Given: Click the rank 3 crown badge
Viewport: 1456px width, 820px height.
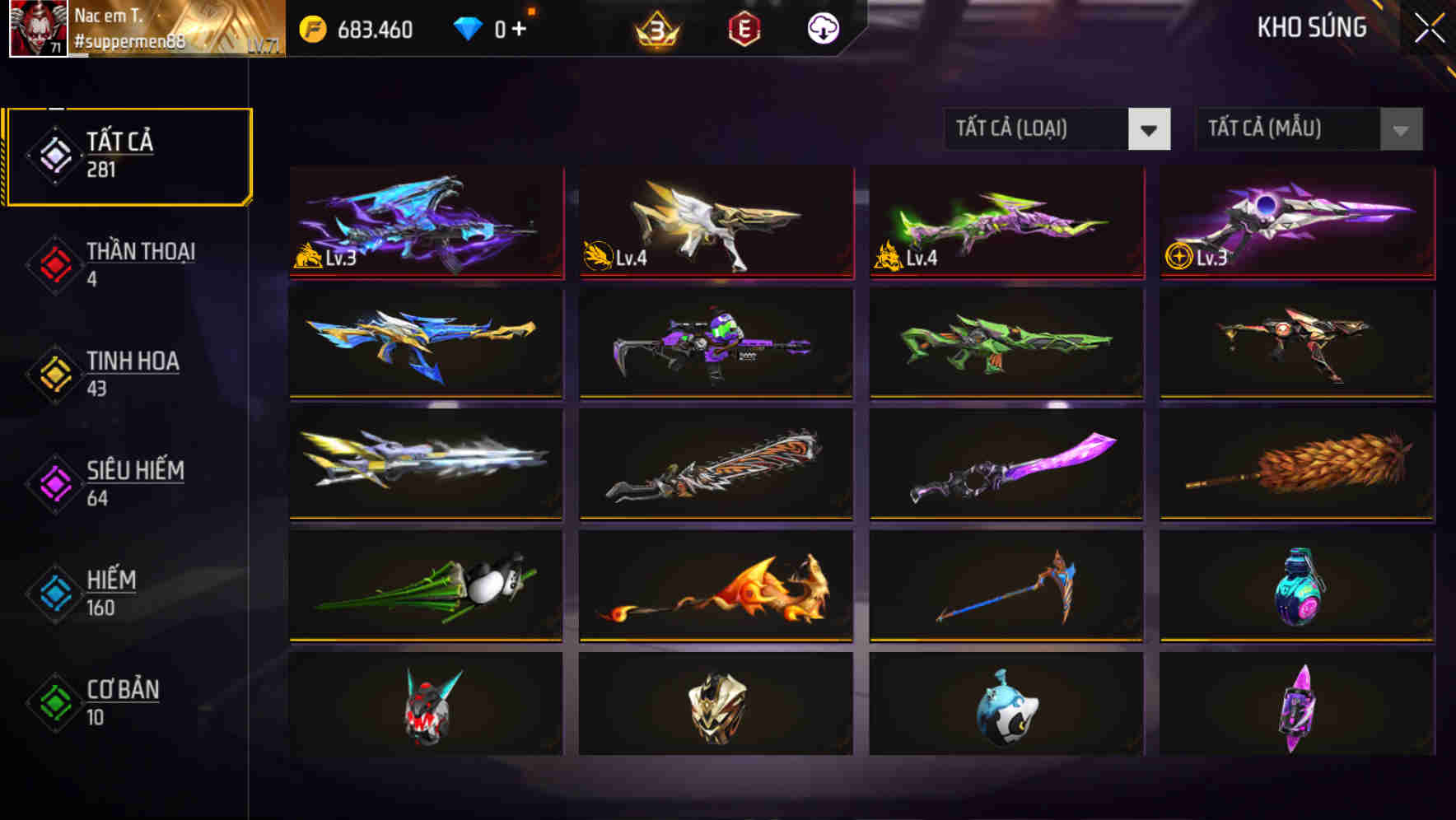Looking at the screenshot, I should pos(655,30).
